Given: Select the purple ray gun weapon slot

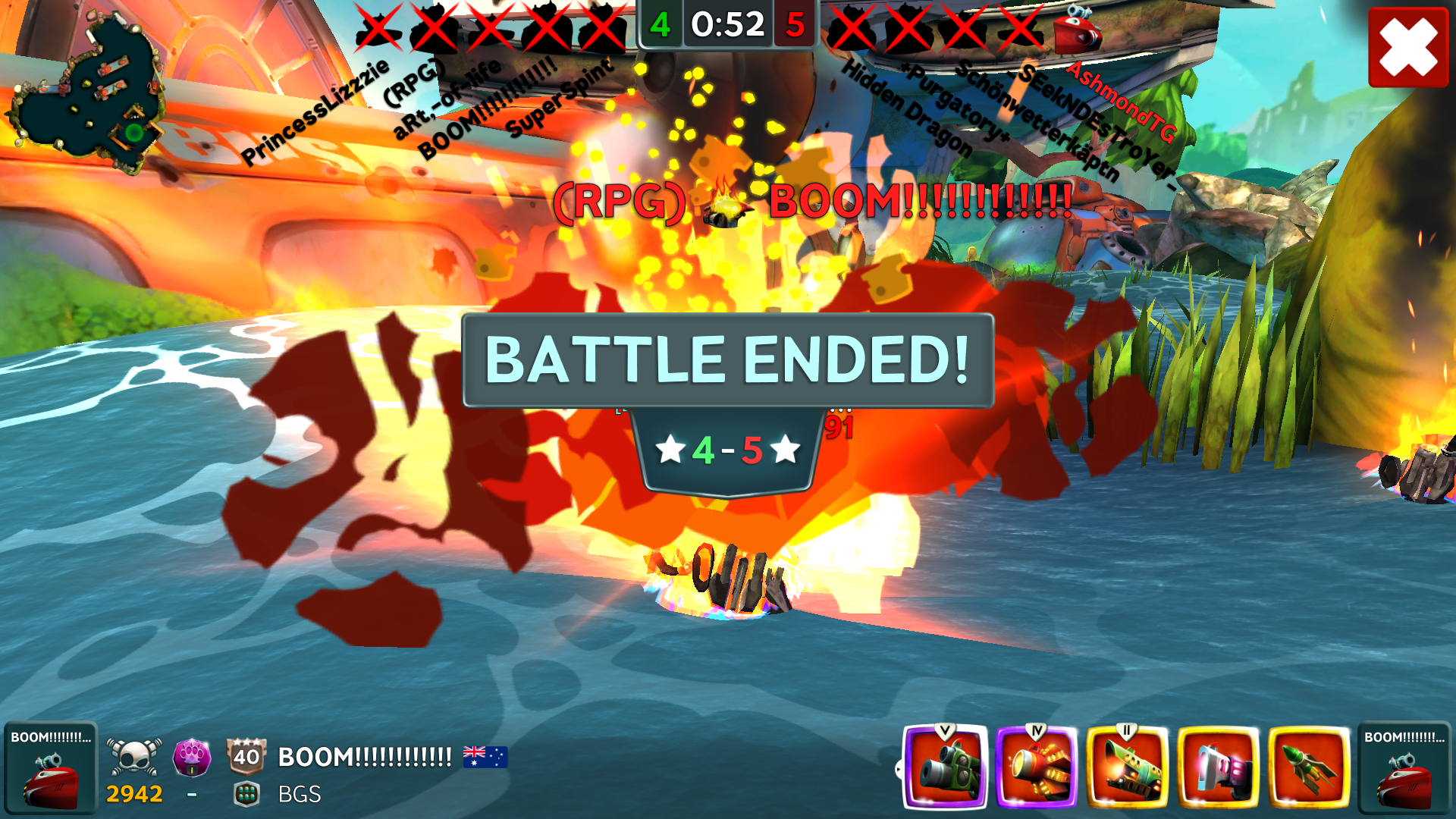Looking at the screenshot, I should (1218, 767).
